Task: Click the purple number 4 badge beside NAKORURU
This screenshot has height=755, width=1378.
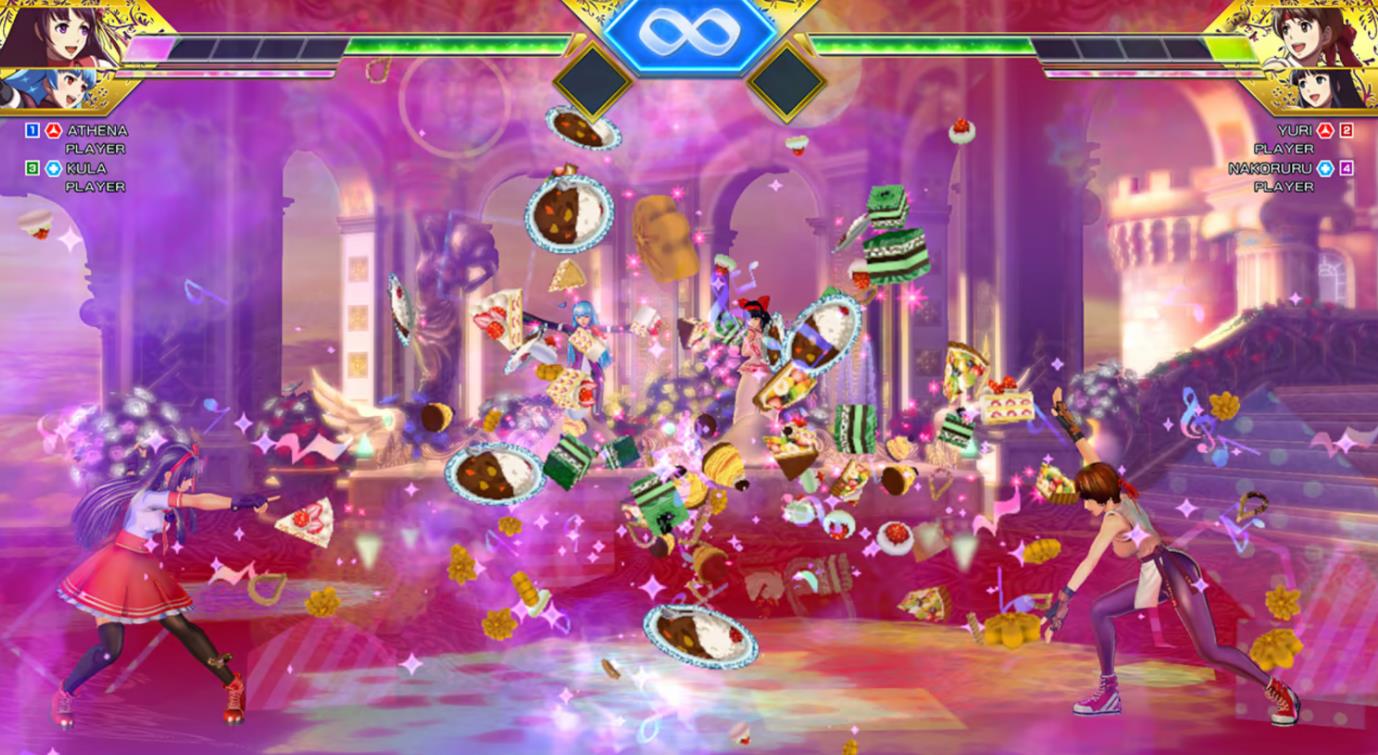Action: click(x=1346, y=168)
